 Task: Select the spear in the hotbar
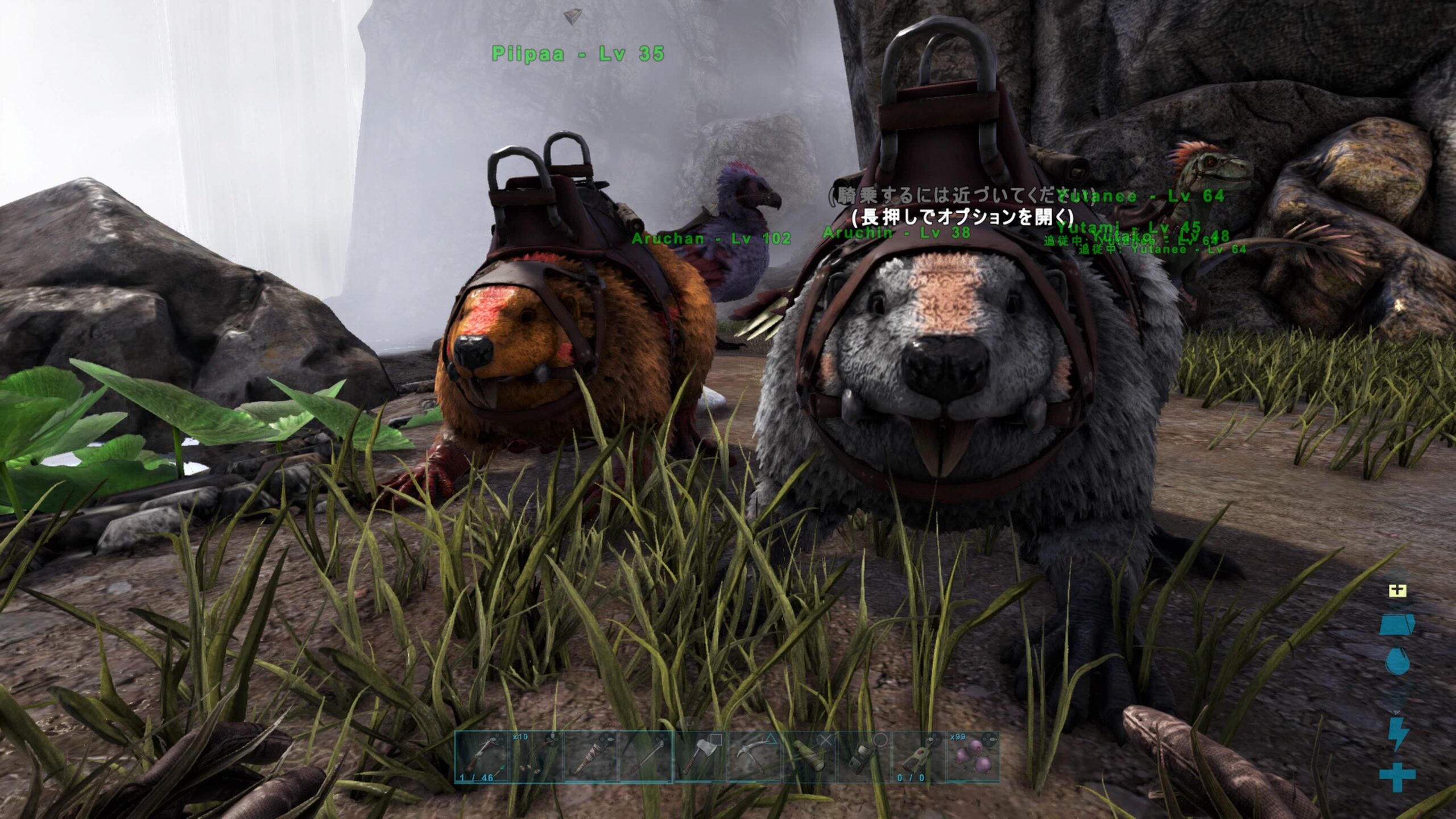[645, 756]
